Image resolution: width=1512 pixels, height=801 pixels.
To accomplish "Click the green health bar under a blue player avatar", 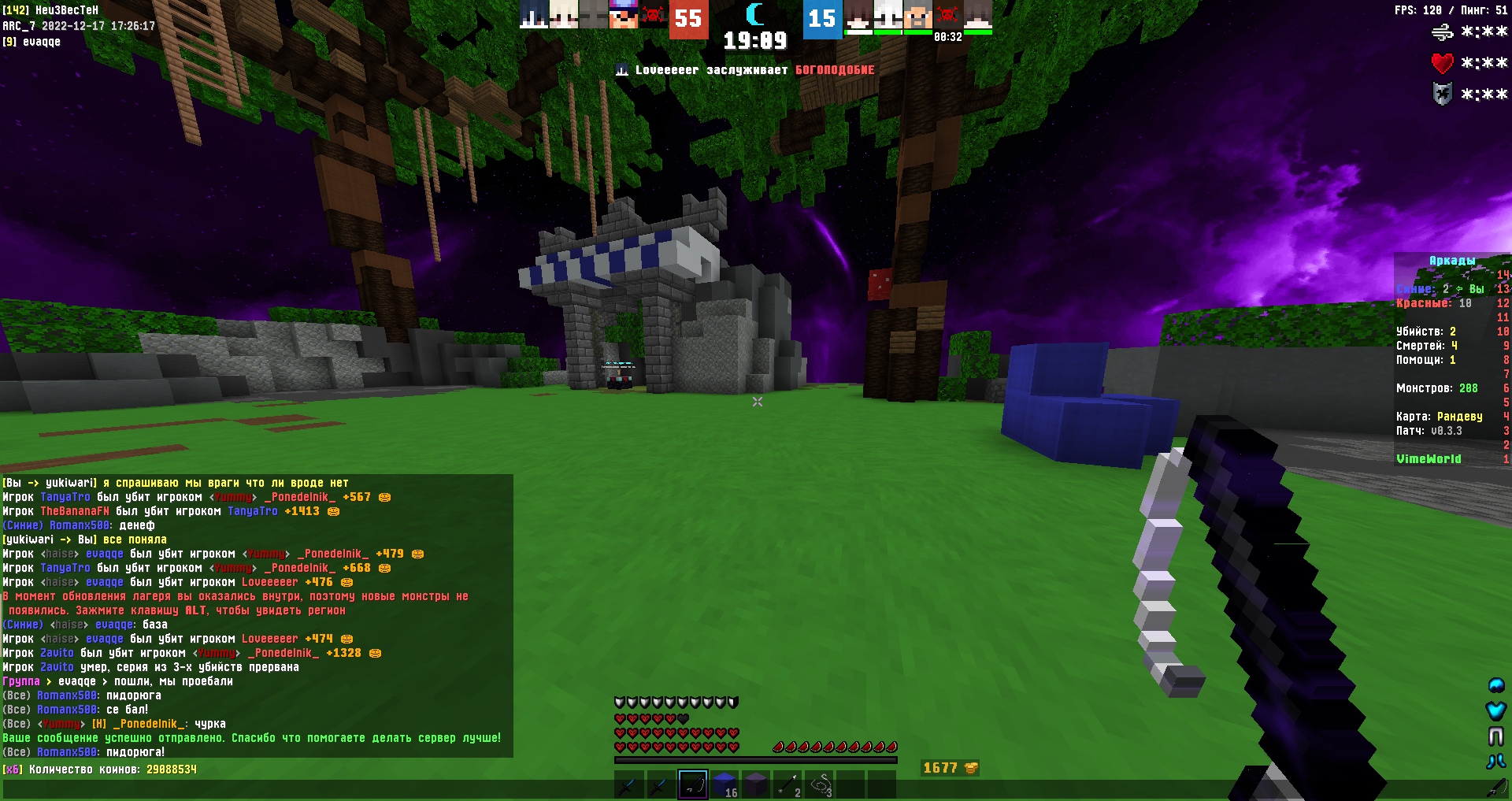I will click(888, 33).
